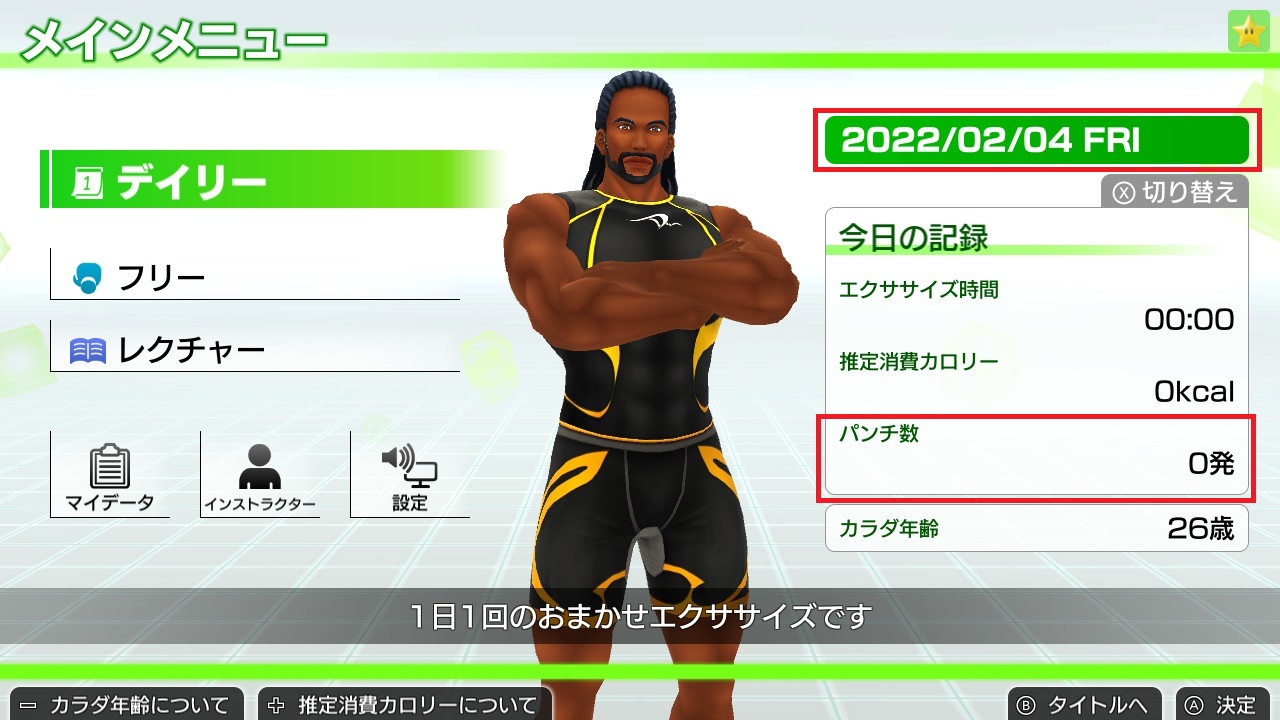This screenshot has height=720, width=1280.
Task: Confirm selection with 決定
Action: [1230, 704]
